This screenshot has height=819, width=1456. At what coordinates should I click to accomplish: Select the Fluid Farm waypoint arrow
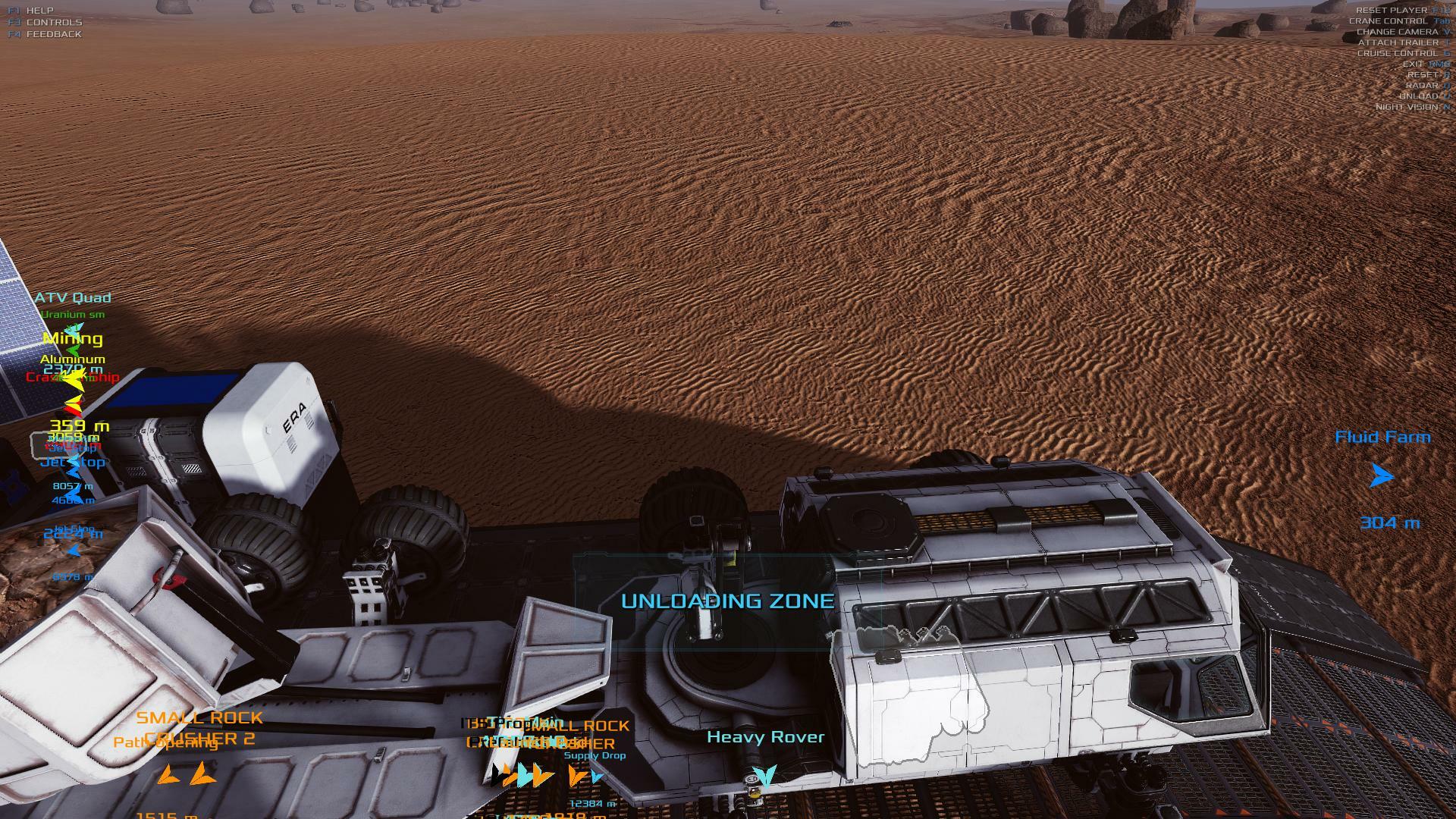pyautogui.click(x=1382, y=476)
